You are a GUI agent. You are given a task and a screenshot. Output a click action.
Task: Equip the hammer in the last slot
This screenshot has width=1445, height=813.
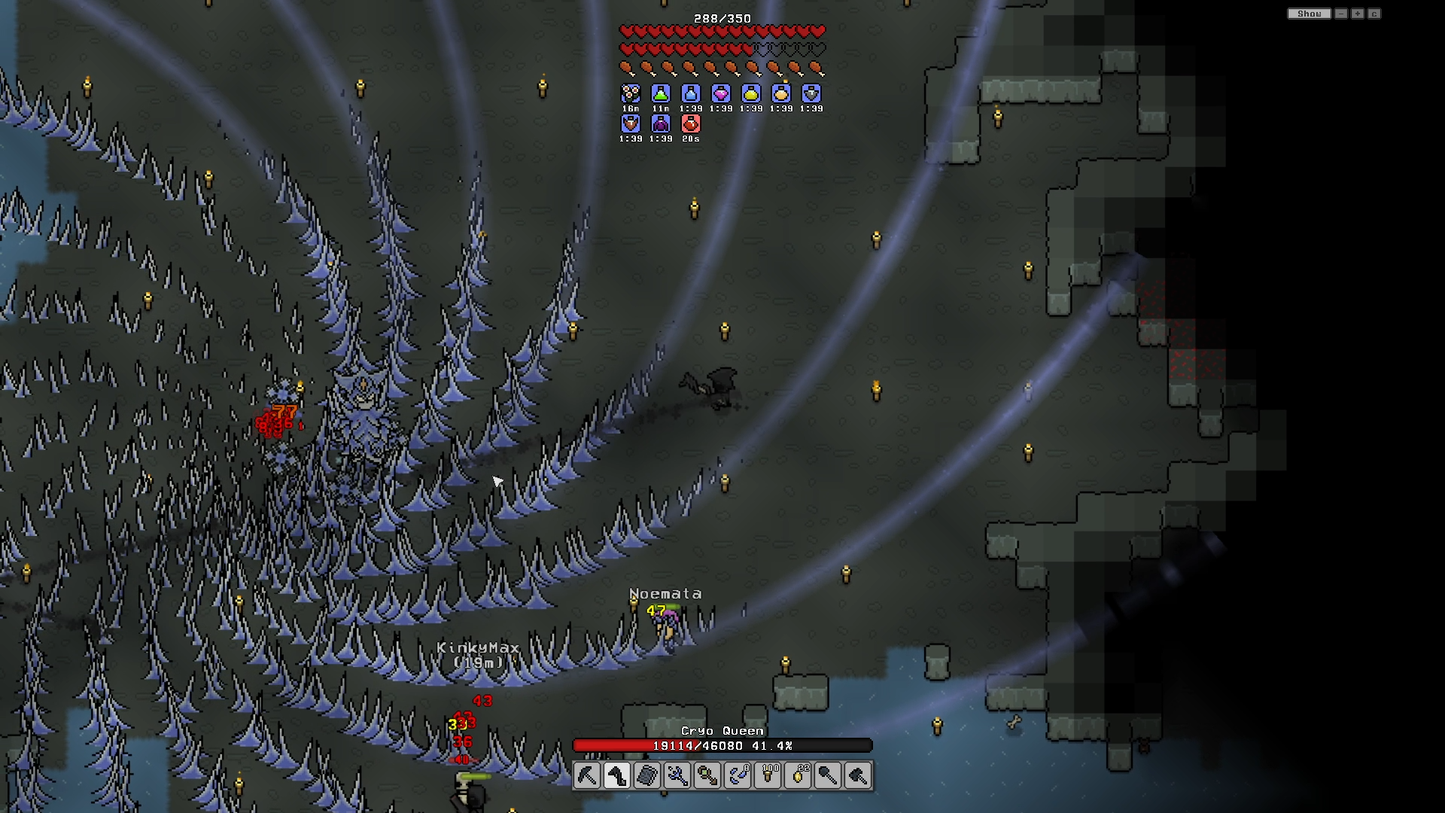point(858,776)
